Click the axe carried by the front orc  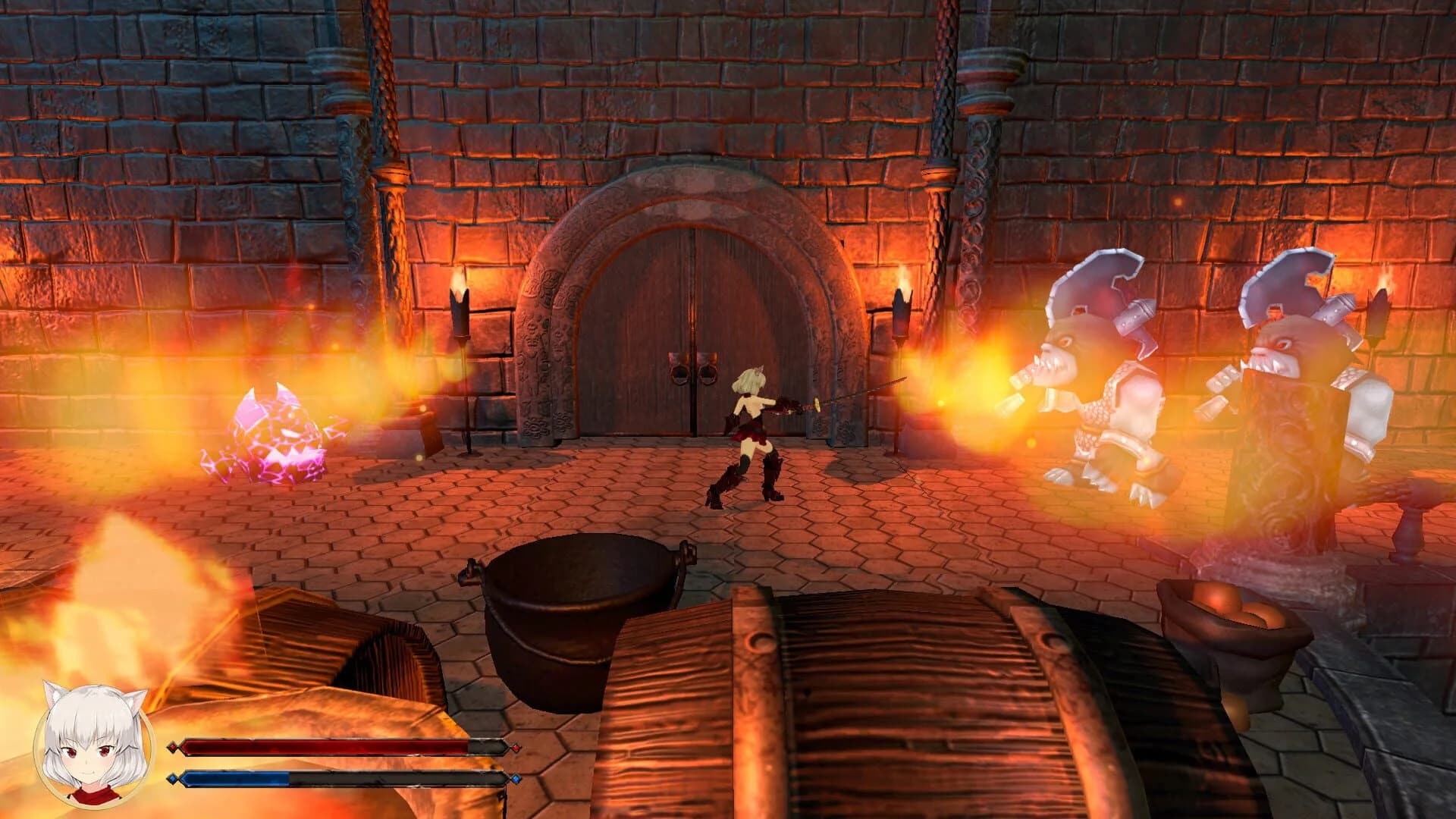pos(1092,288)
